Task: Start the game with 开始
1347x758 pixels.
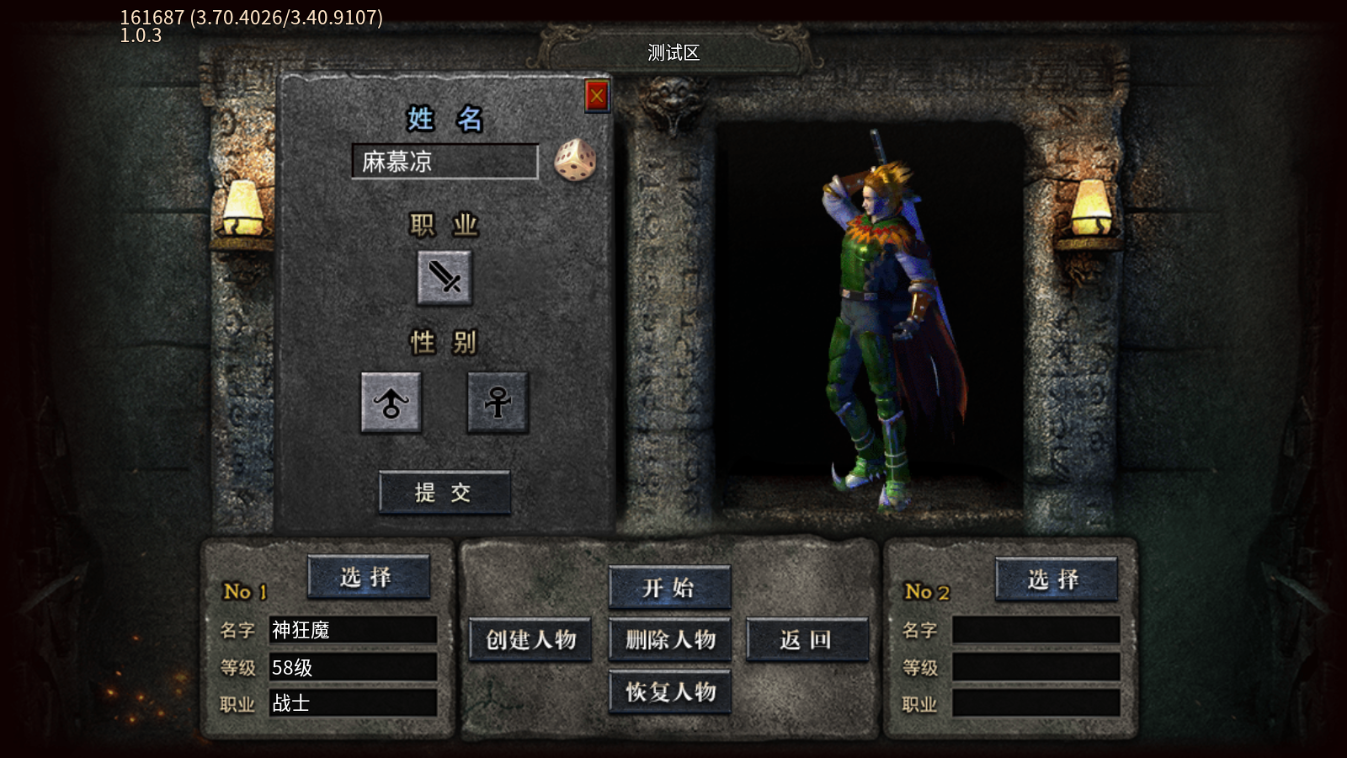Action: (669, 588)
